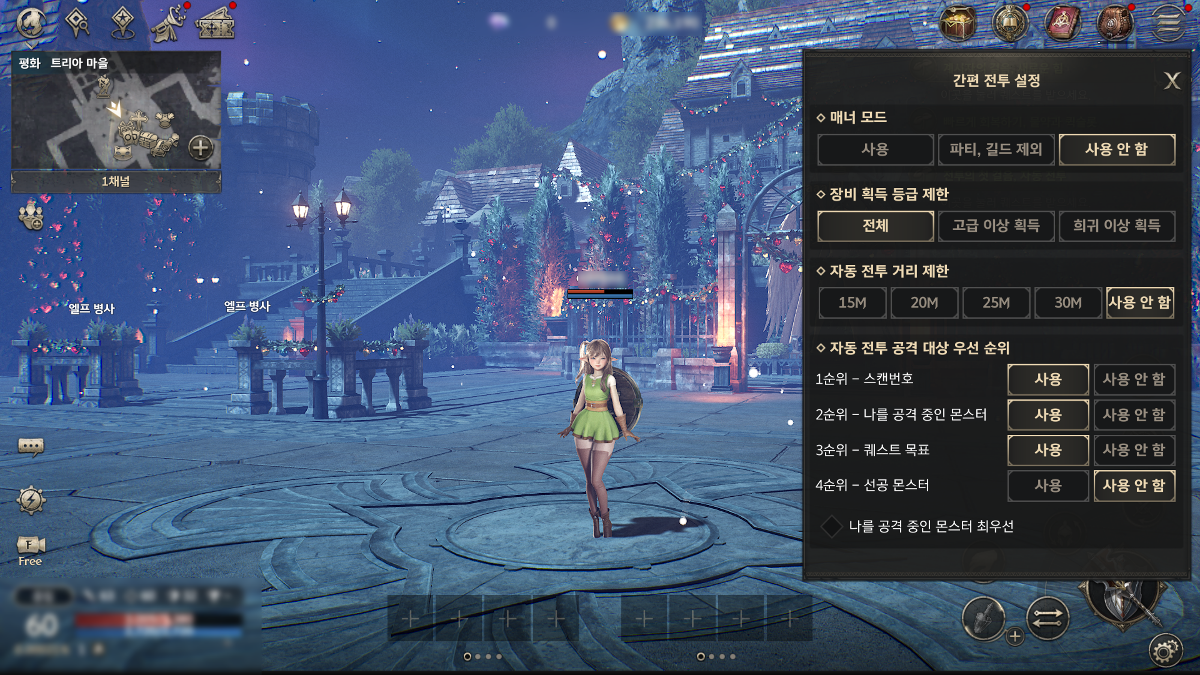Set auto-battle distance limit to 20M
The width and height of the screenshot is (1200, 675).
pos(924,303)
